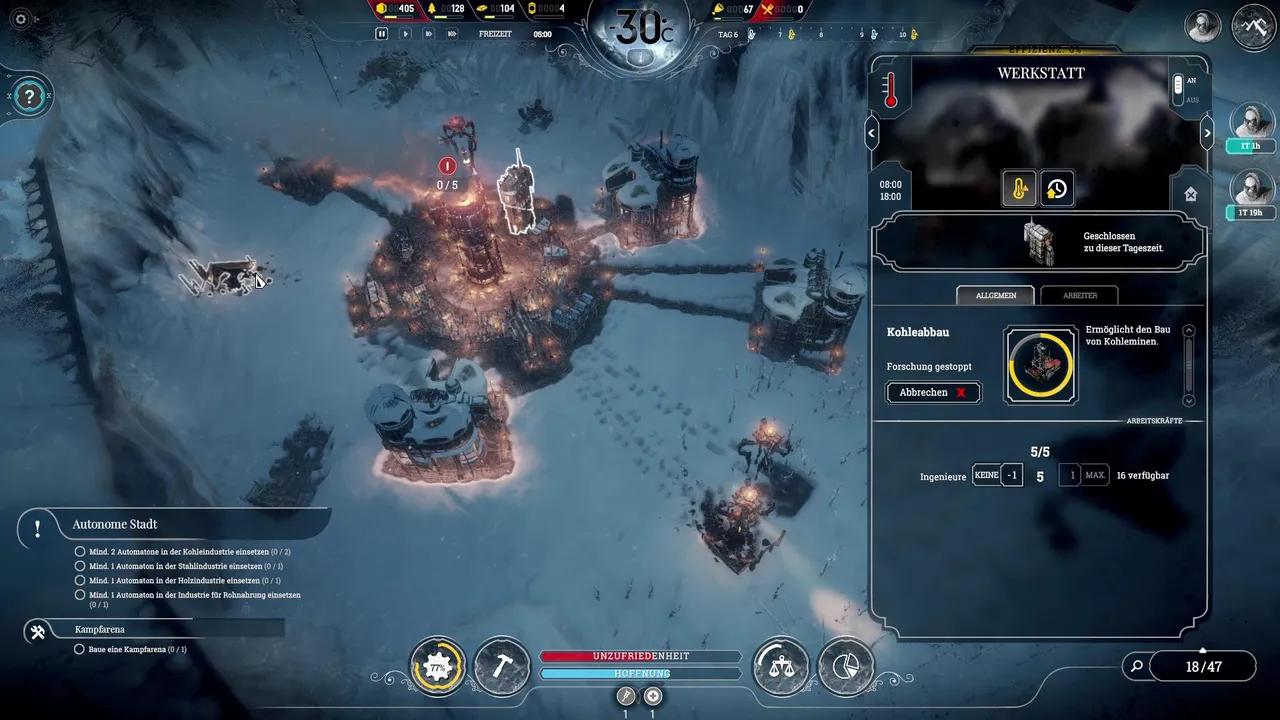The width and height of the screenshot is (1280, 720).
Task: Activate the thermometer overdrive heating icon
Action: point(1019,188)
